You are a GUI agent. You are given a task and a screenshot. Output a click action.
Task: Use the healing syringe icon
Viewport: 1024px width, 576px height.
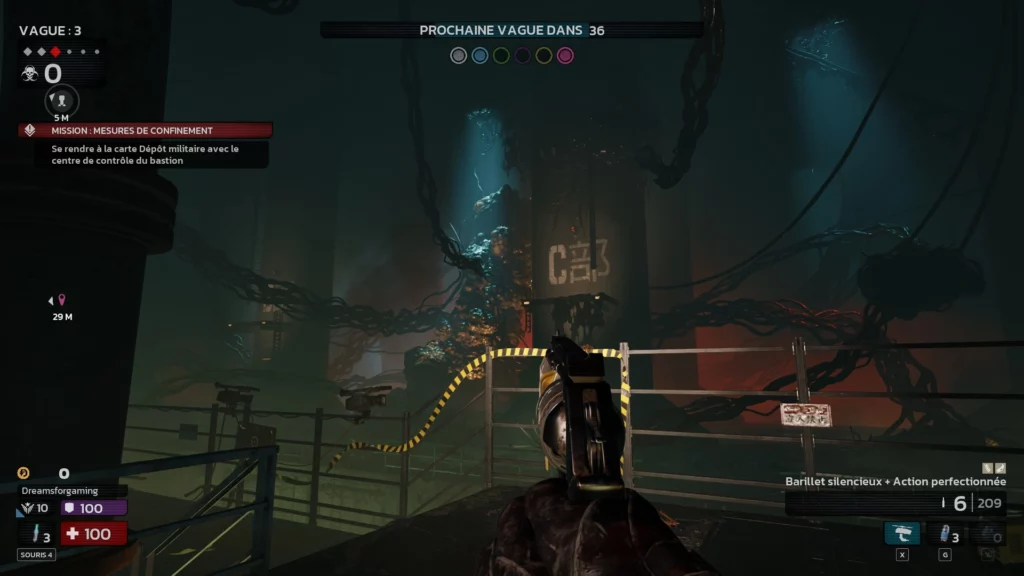pos(37,535)
